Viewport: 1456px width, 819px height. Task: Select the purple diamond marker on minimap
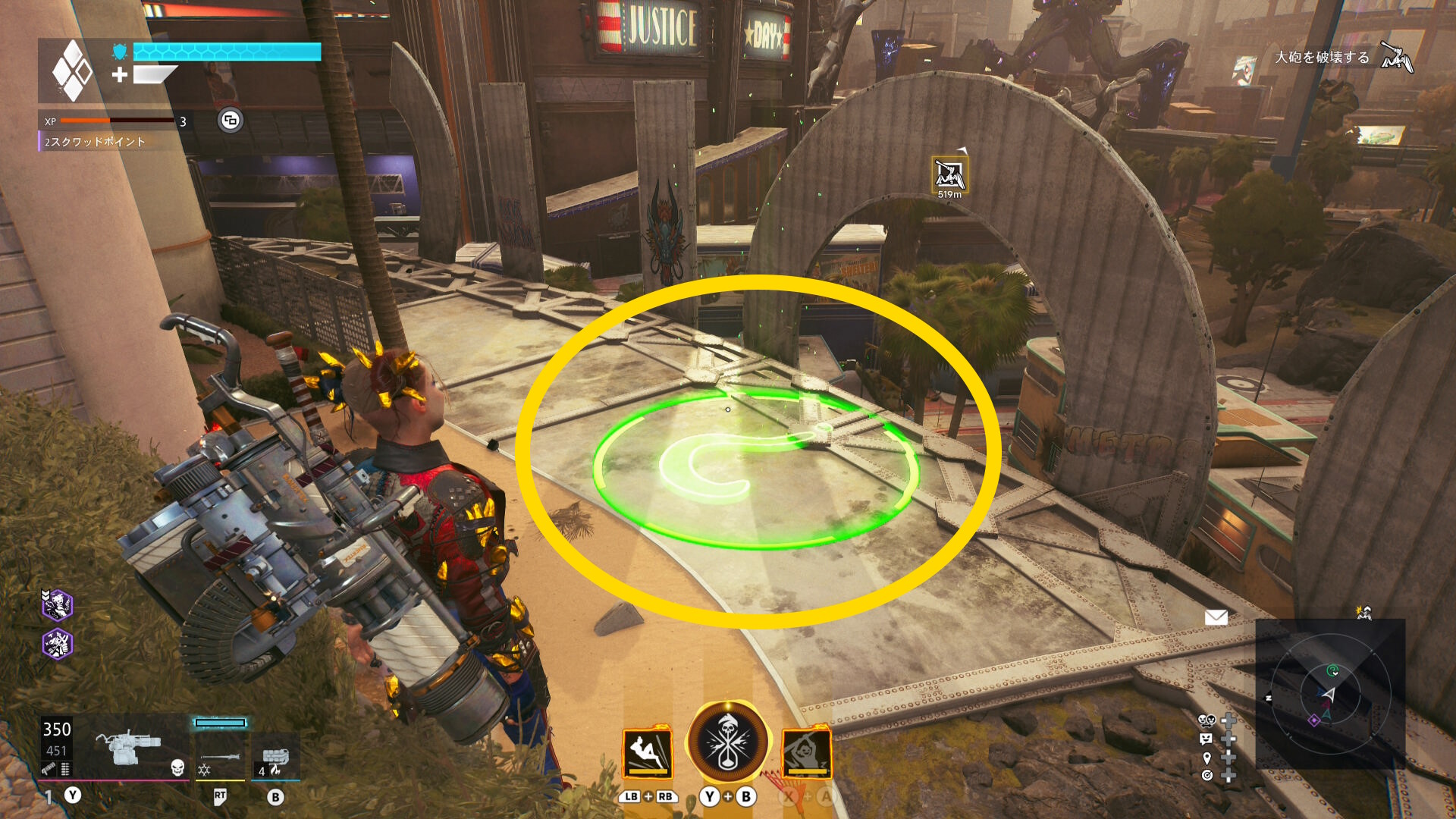[1313, 720]
